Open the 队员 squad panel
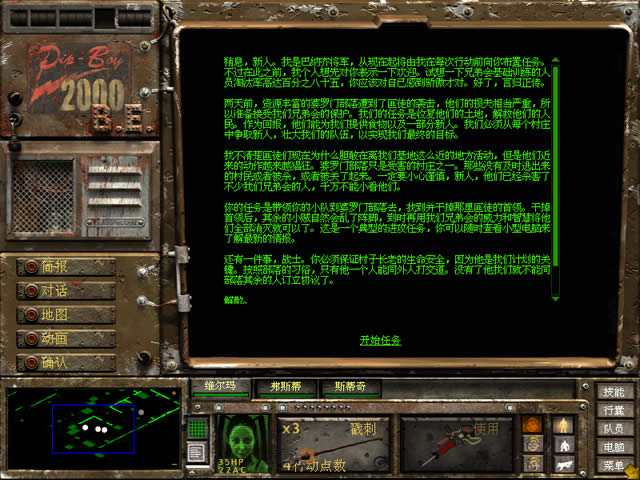The width and height of the screenshot is (640, 480). (x=614, y=428)
